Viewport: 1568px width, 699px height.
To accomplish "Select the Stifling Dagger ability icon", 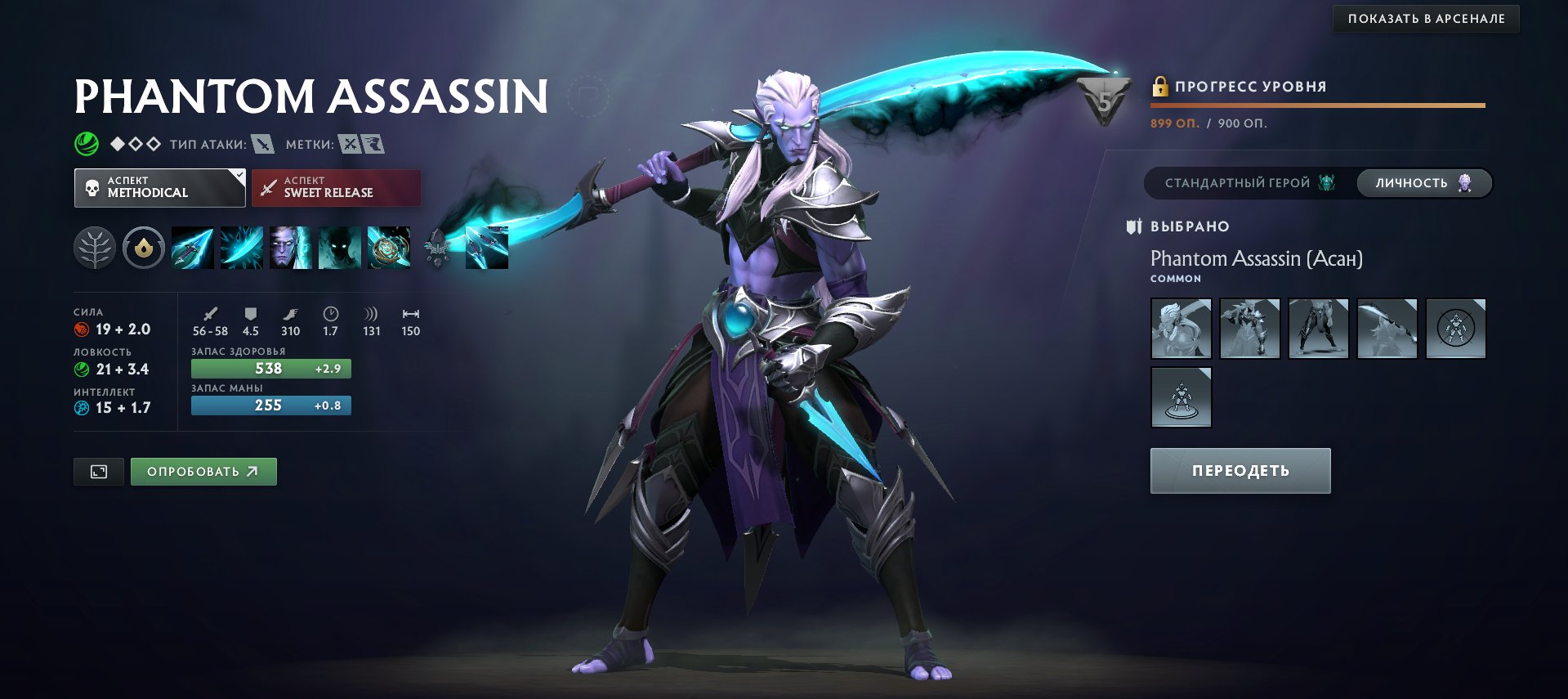I will (192, 247).
